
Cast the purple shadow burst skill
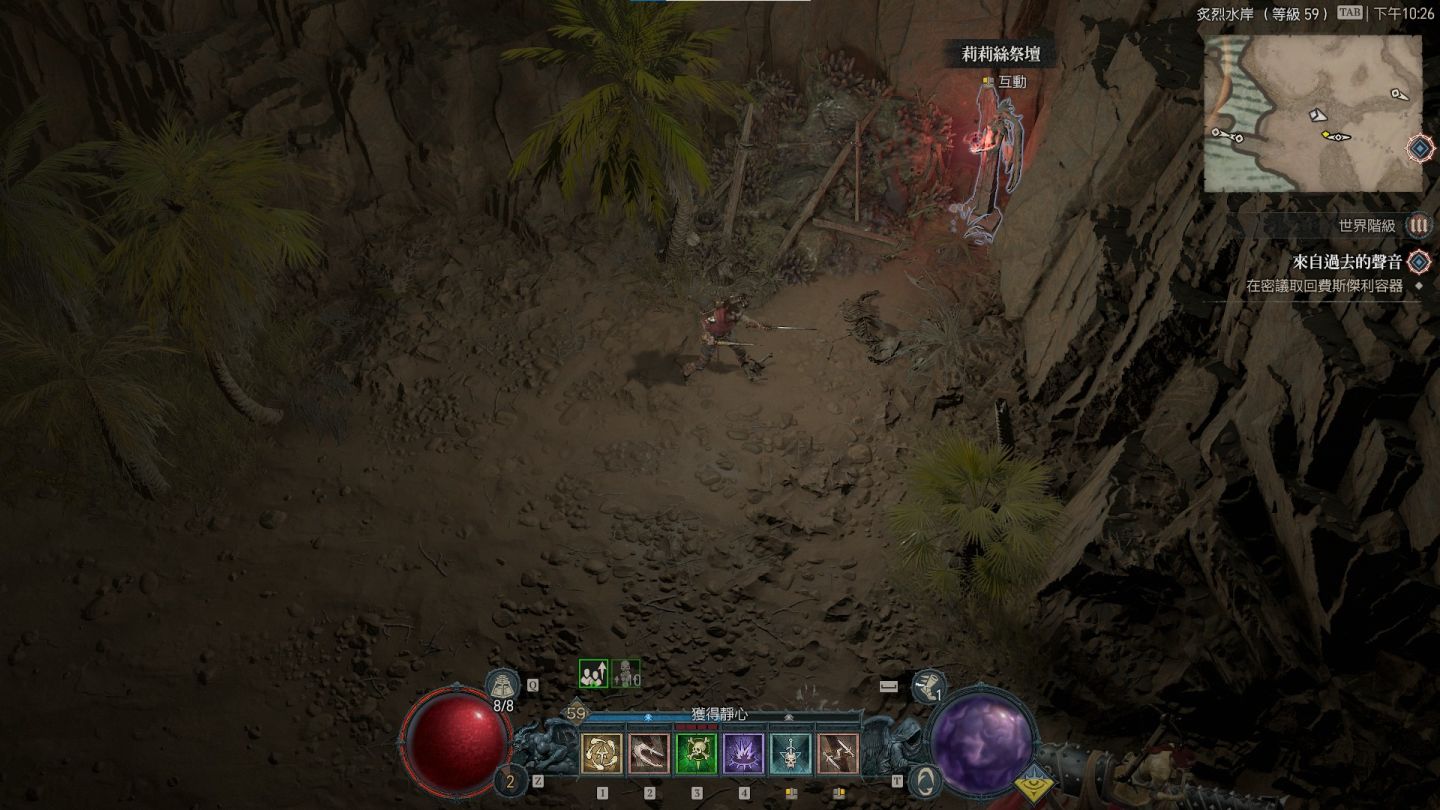coord(743,754)
